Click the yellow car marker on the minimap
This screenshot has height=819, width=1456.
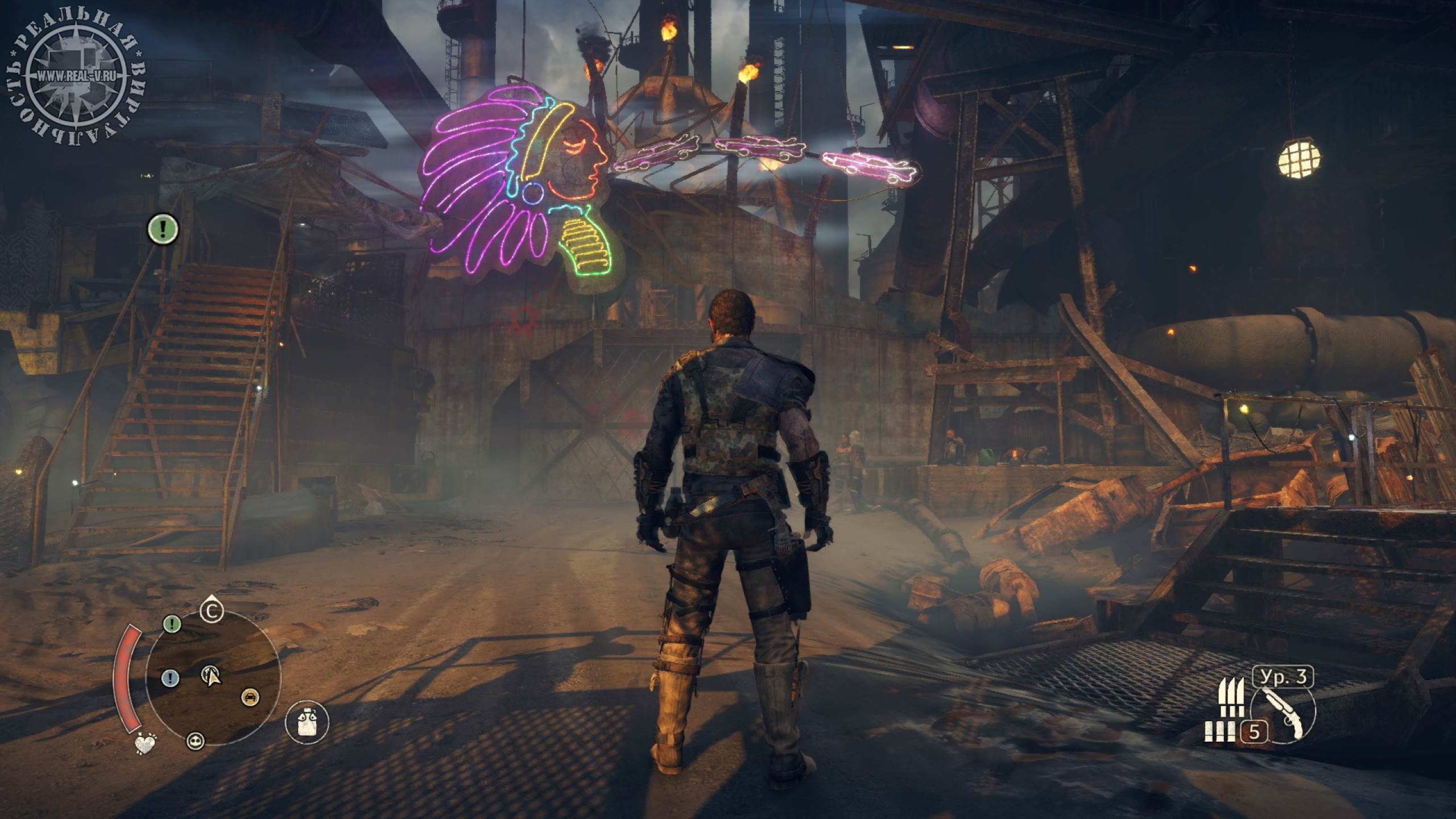(x=249, y=696)
